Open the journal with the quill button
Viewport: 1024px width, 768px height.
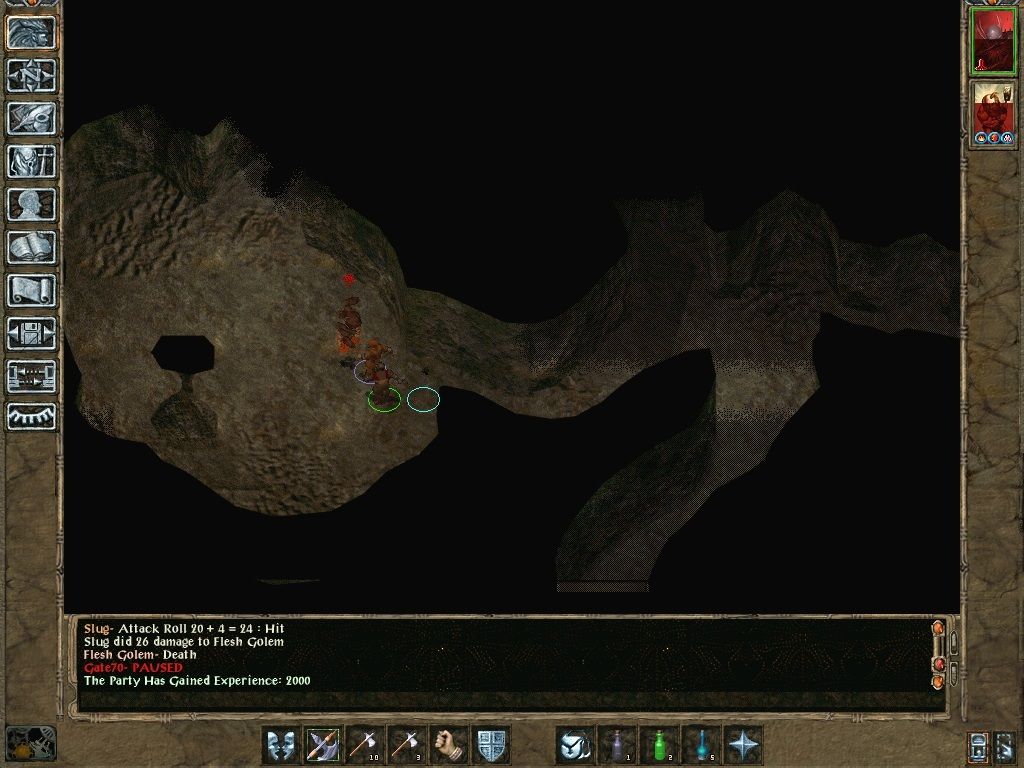click(32, 118)
